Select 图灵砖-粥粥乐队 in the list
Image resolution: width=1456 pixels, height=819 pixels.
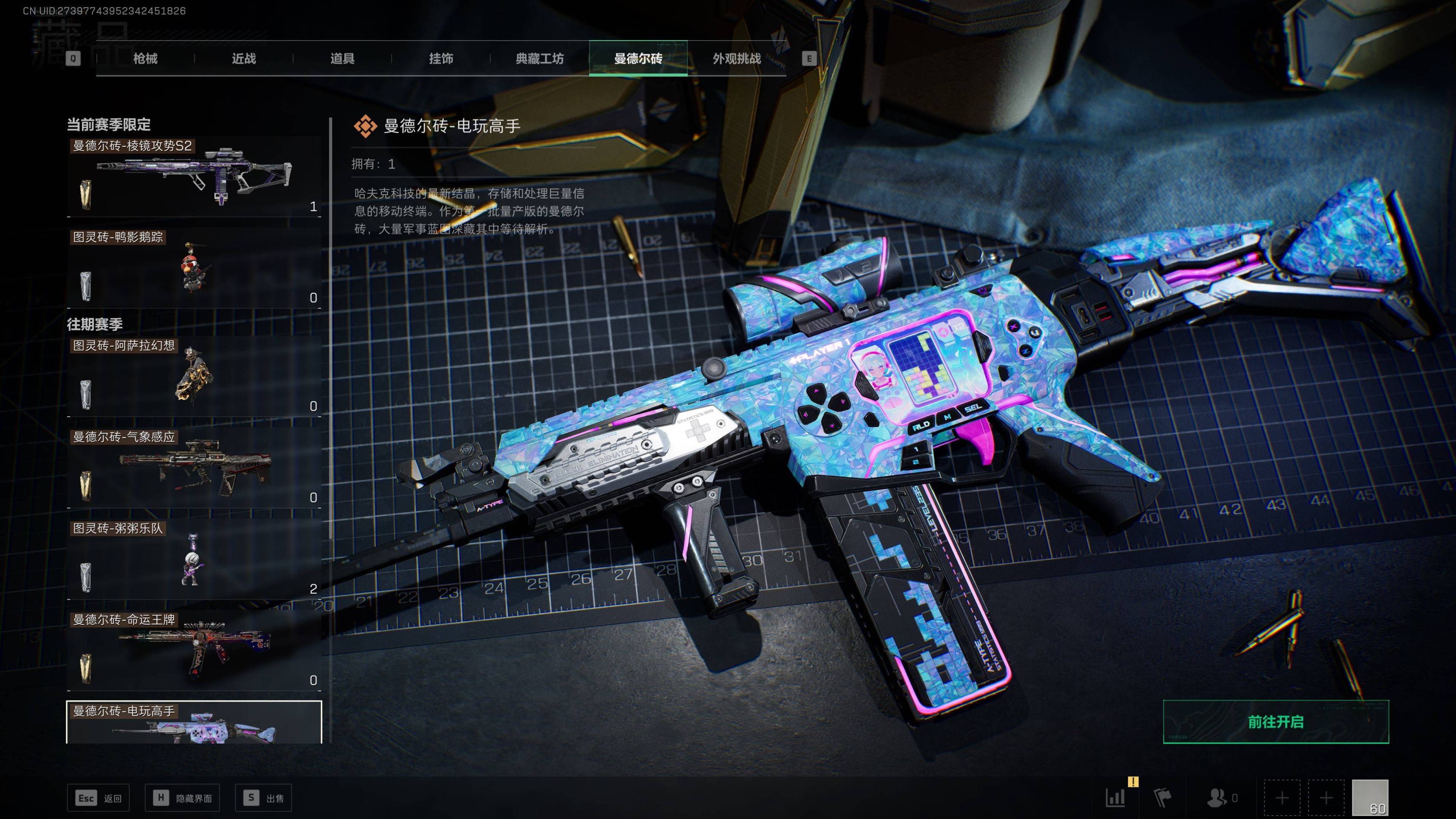coord(194,559)
